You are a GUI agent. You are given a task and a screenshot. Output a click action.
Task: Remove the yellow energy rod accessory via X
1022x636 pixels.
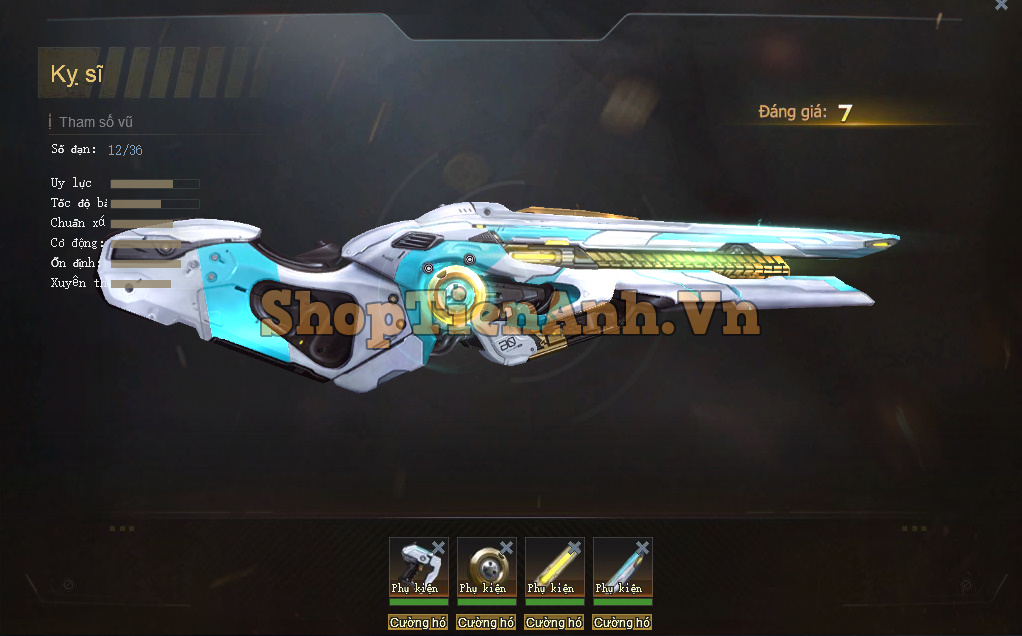click(x=574, y=548)
